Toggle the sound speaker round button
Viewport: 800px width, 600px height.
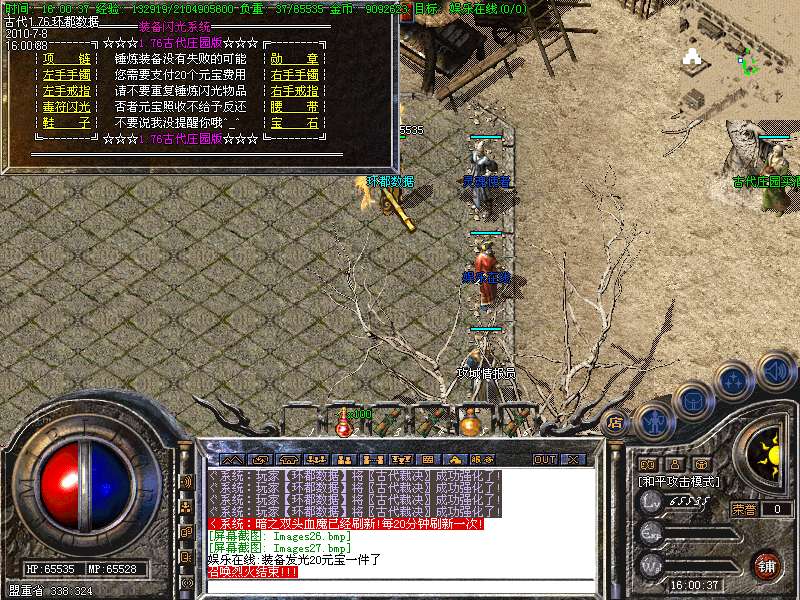[776, 370]
